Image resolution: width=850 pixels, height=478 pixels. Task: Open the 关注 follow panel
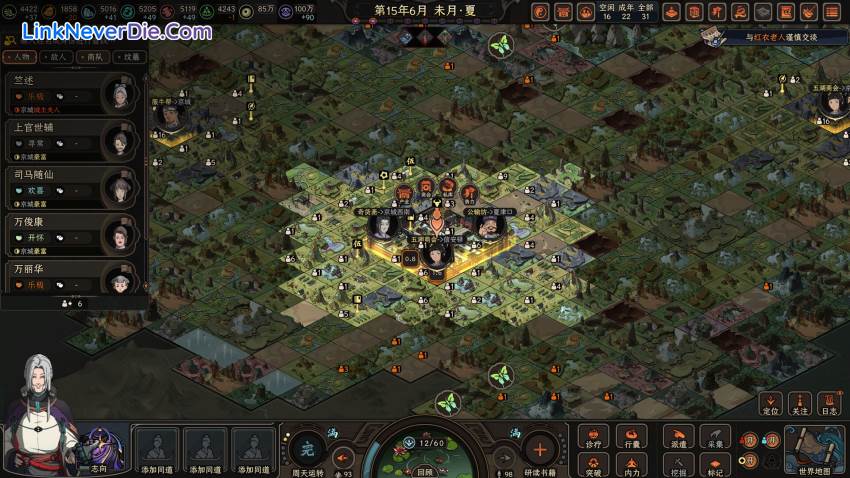click(x=799, y=403)
